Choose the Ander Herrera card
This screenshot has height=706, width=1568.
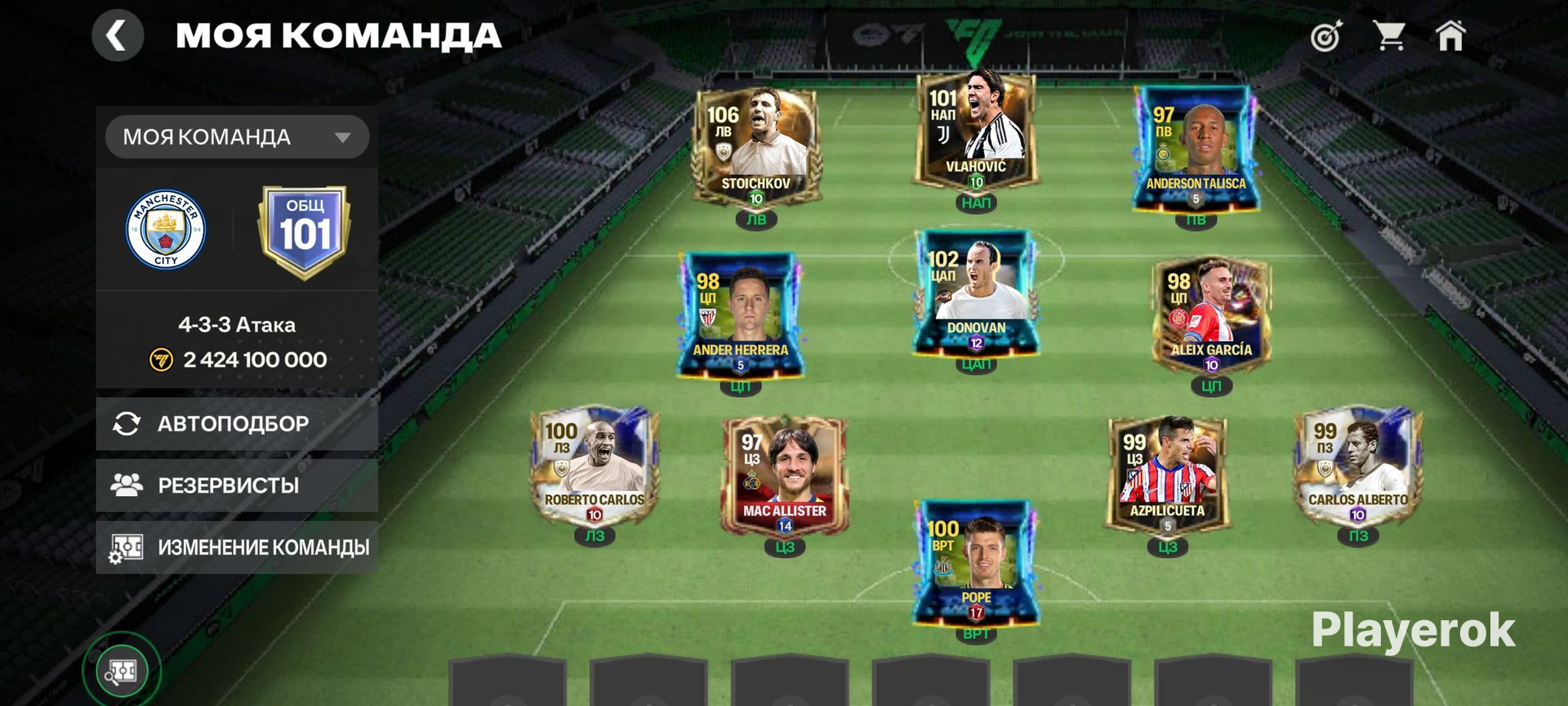740,315
